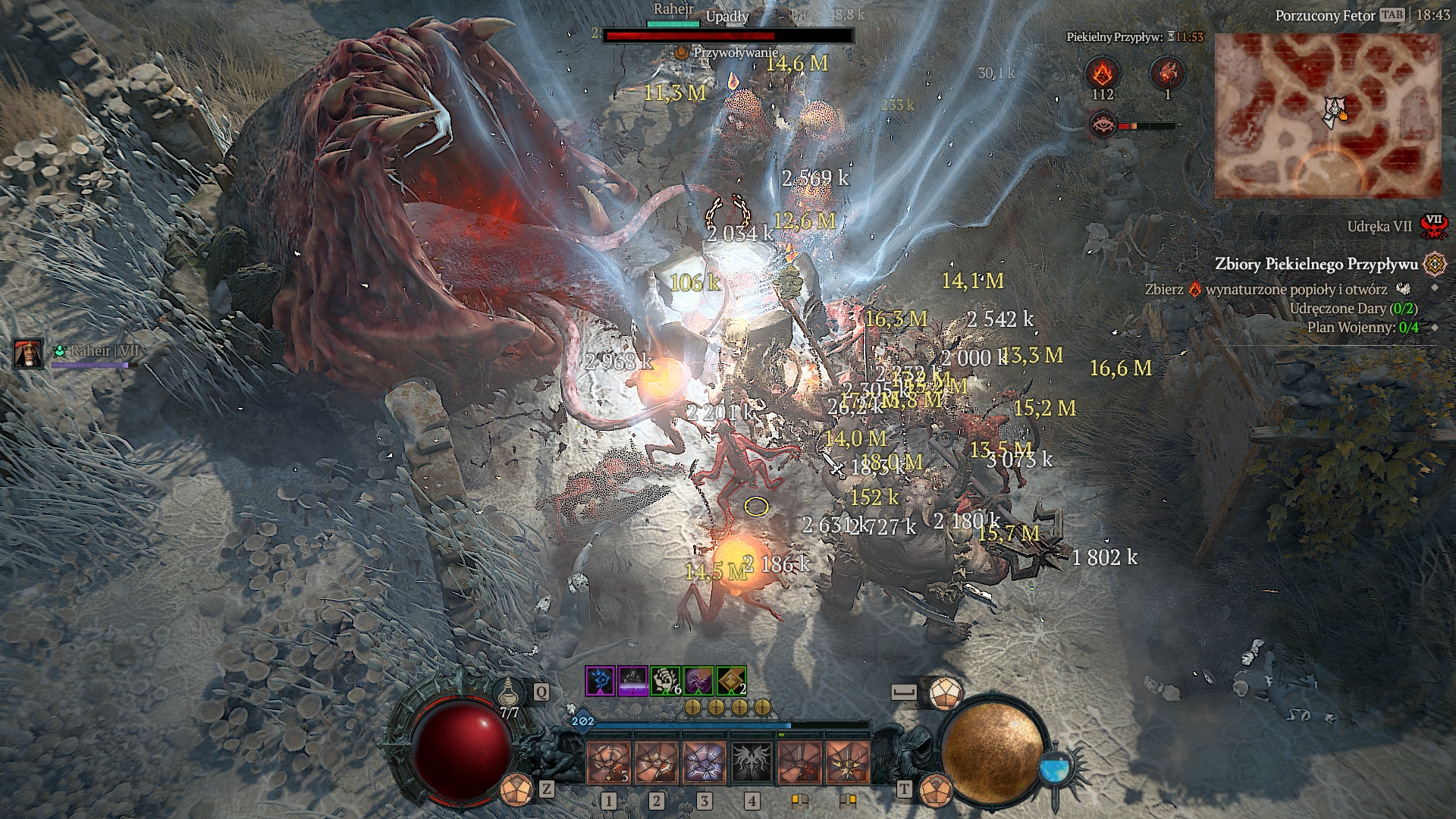Inspect the aberrant cinders counter icon
Screen dimensions: 1456x819
tap(1102, 74)
